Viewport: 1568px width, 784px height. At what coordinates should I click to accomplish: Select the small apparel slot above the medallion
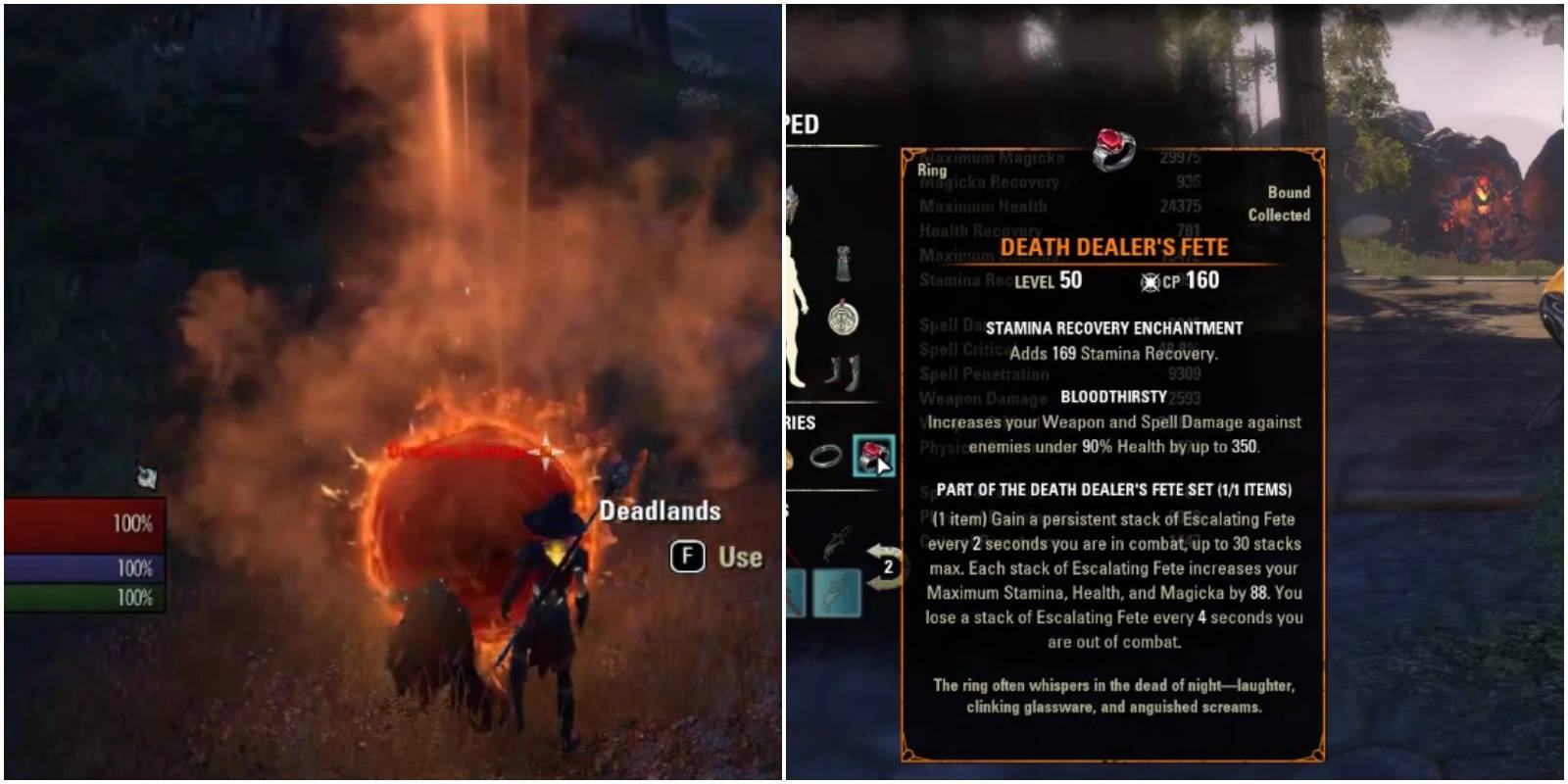[843, 258]
